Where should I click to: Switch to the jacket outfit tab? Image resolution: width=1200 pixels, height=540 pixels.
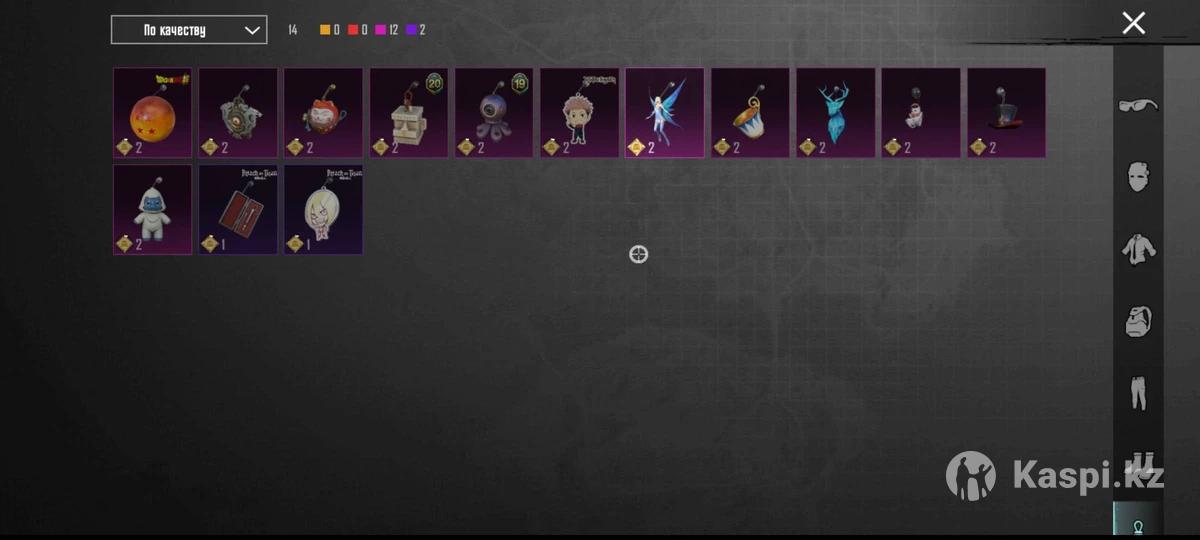pyautogui.click(x=1138, y=249)
